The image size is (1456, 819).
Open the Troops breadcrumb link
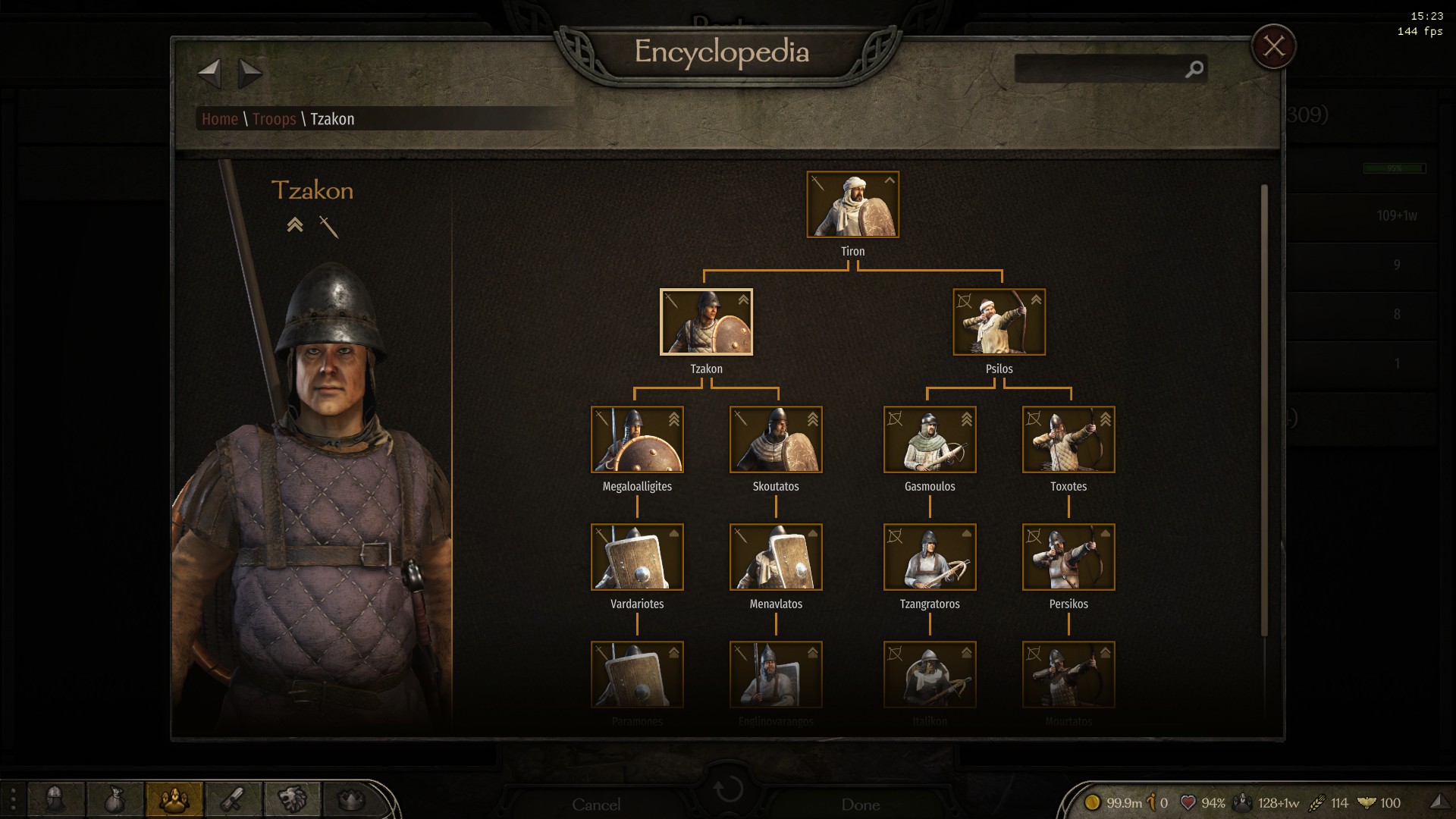click(274, 119)
